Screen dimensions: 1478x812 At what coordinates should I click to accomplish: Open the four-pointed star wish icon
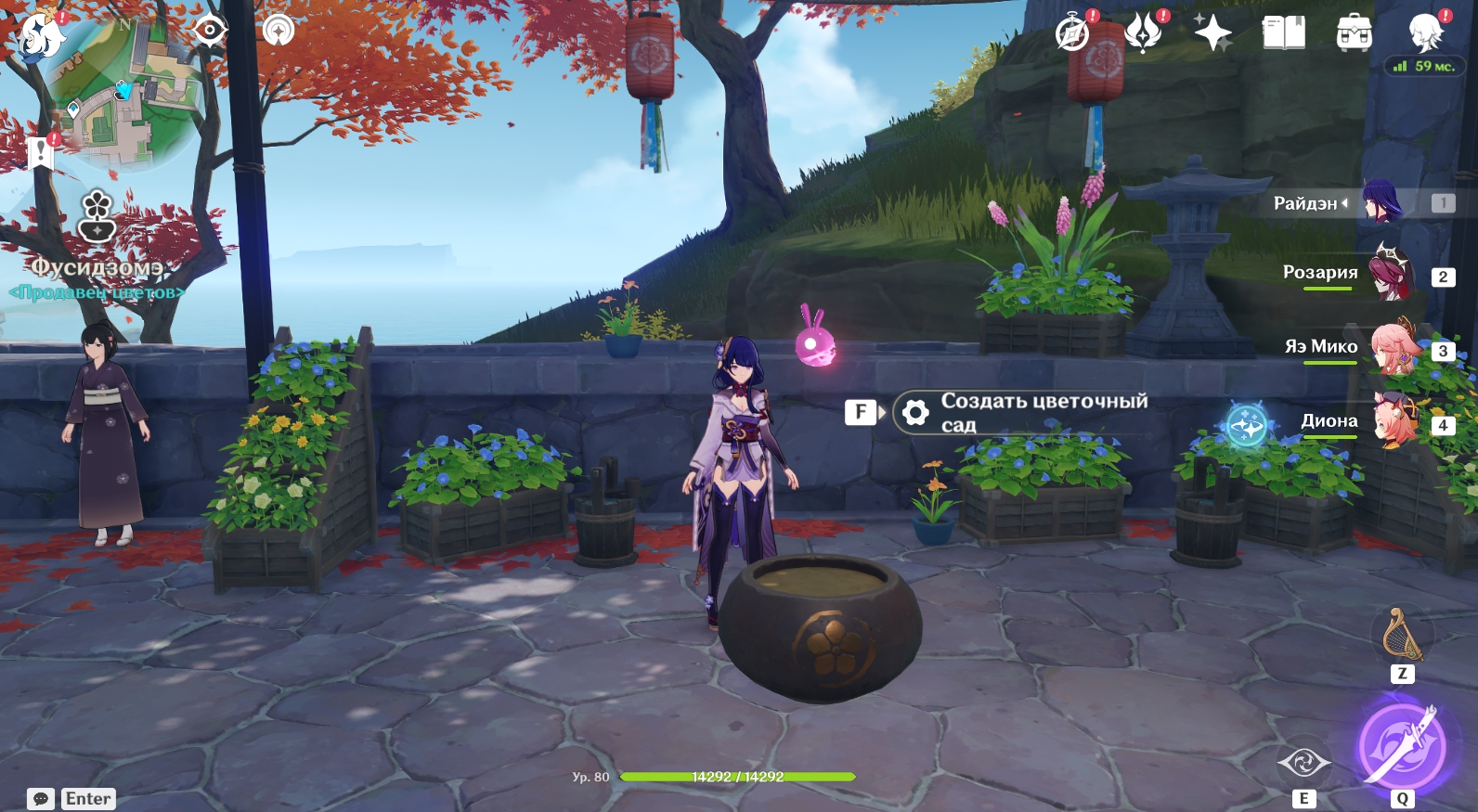tap(1212, 33)
